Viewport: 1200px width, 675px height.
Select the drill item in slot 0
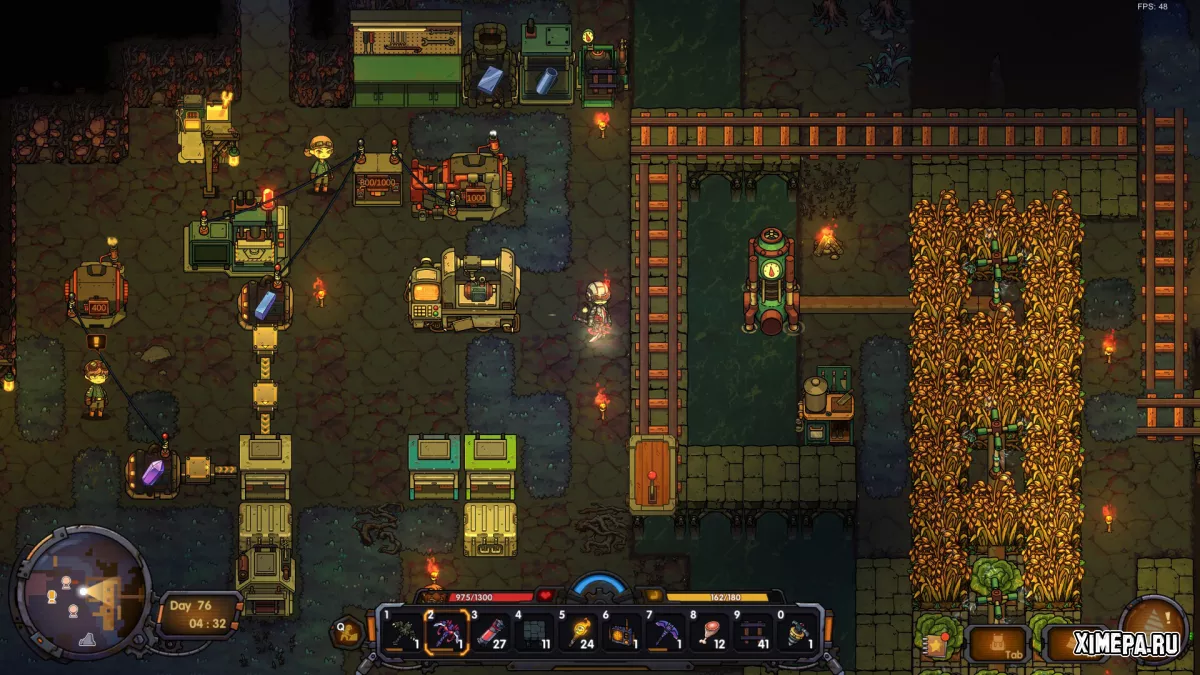coord(796,633)
